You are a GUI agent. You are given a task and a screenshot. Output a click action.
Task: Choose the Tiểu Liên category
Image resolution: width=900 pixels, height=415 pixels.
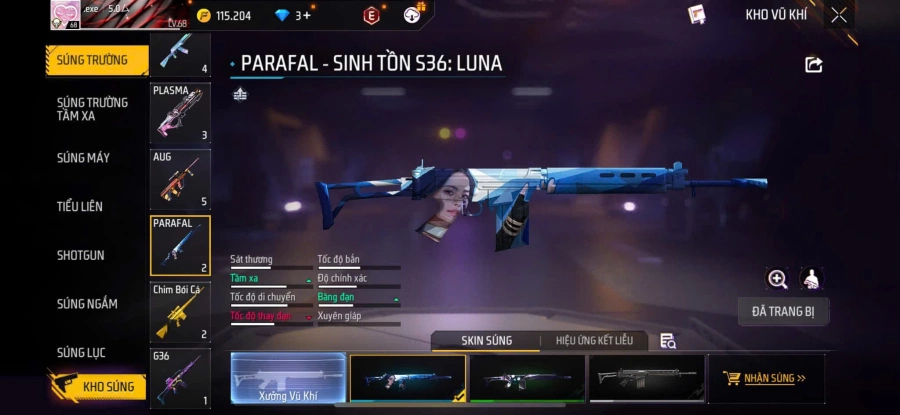[x=80, y=207]
